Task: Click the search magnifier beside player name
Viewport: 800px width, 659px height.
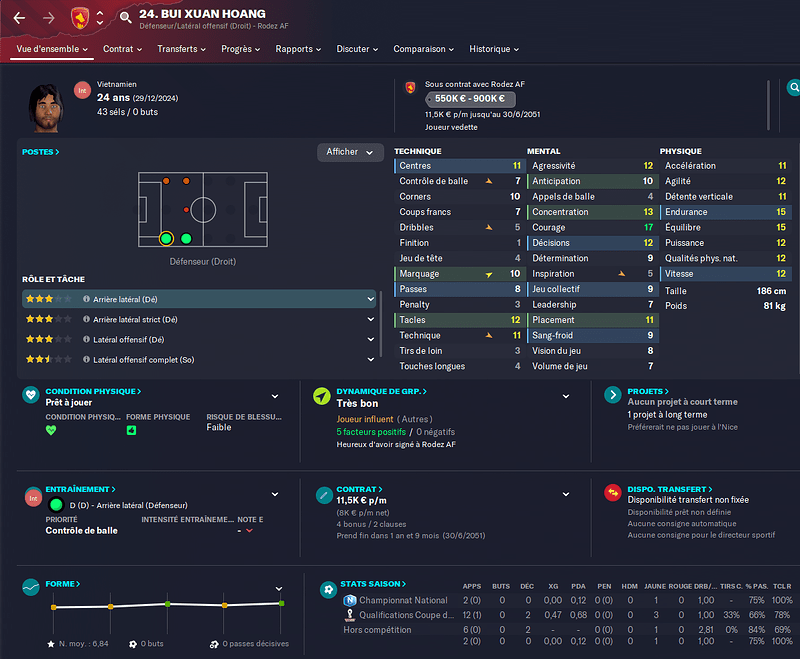Action: (125, 17)
